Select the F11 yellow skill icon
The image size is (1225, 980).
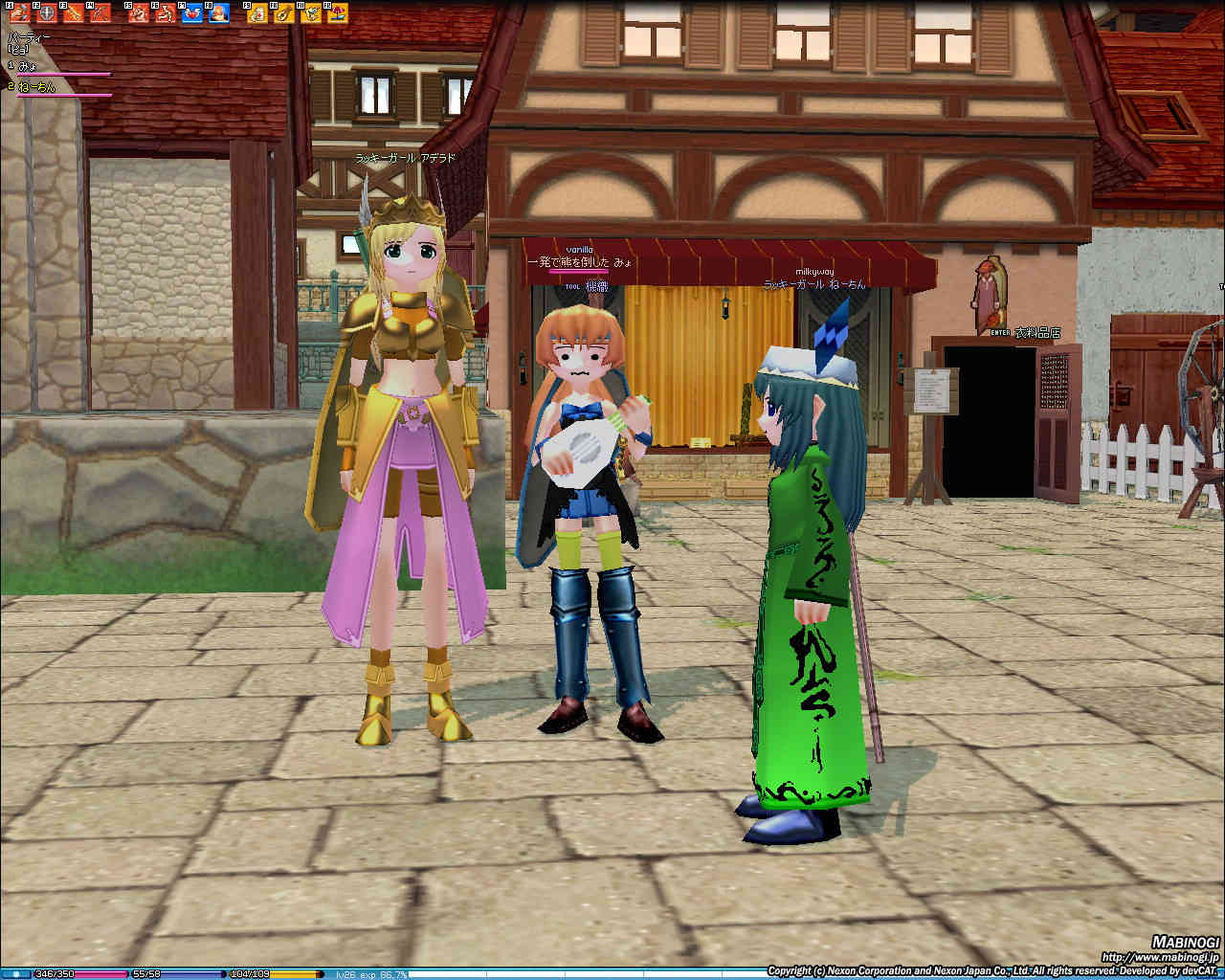click(x=310, y=13)
